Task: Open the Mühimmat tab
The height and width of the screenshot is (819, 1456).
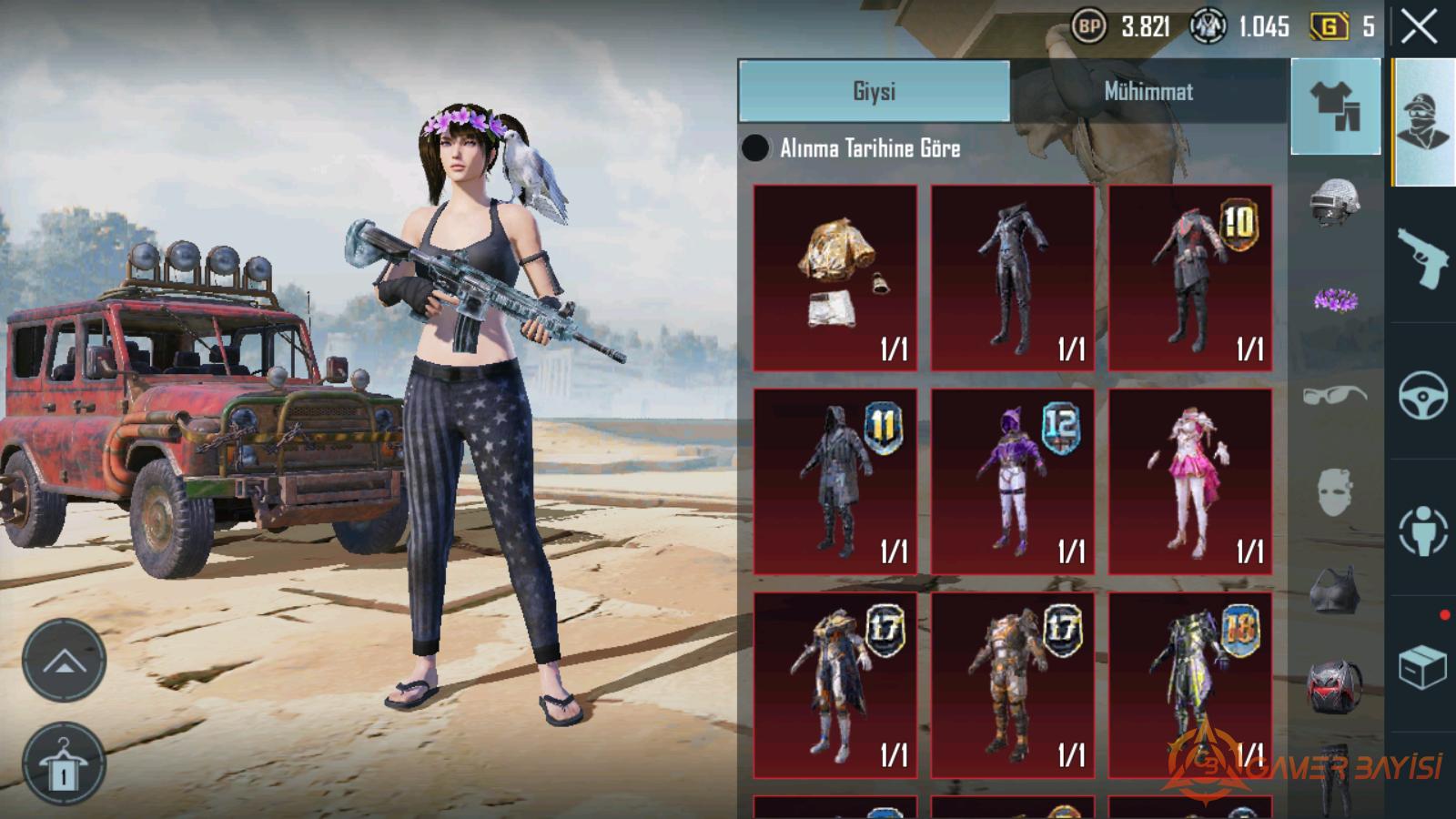Action: (1148, 91)
